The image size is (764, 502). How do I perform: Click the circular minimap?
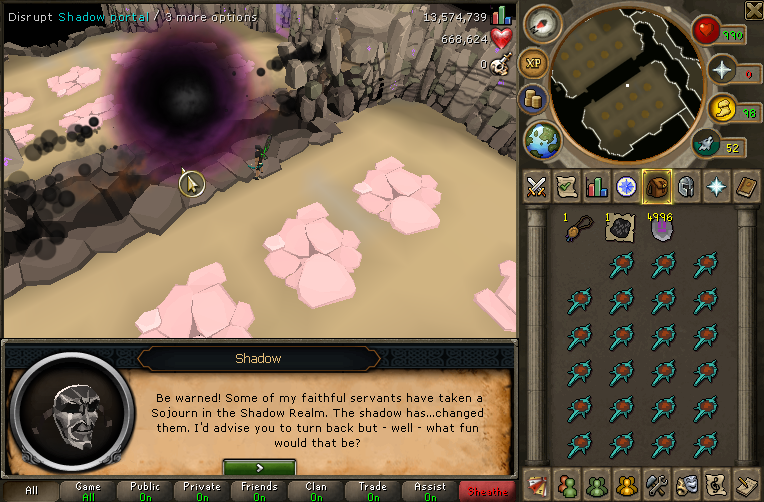pos(626,85)
